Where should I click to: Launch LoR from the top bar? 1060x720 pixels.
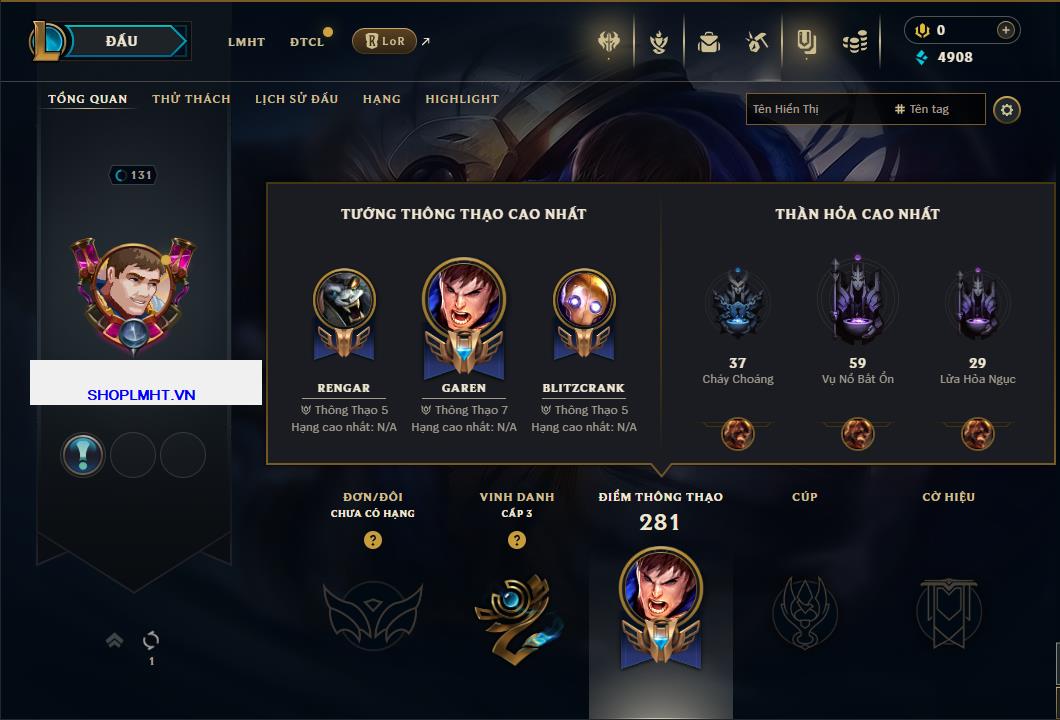tap(384, 41)
